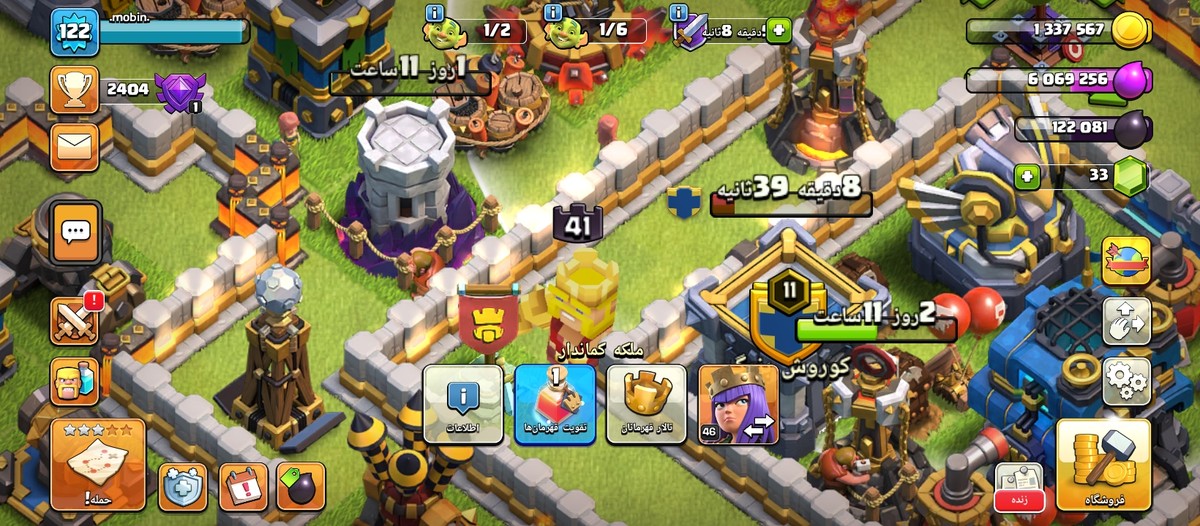The height and width of the screenshot is (526, 1200).
Task: Open the Hero Hall (تالار قهرمانان) button
Action: point(646,403)
